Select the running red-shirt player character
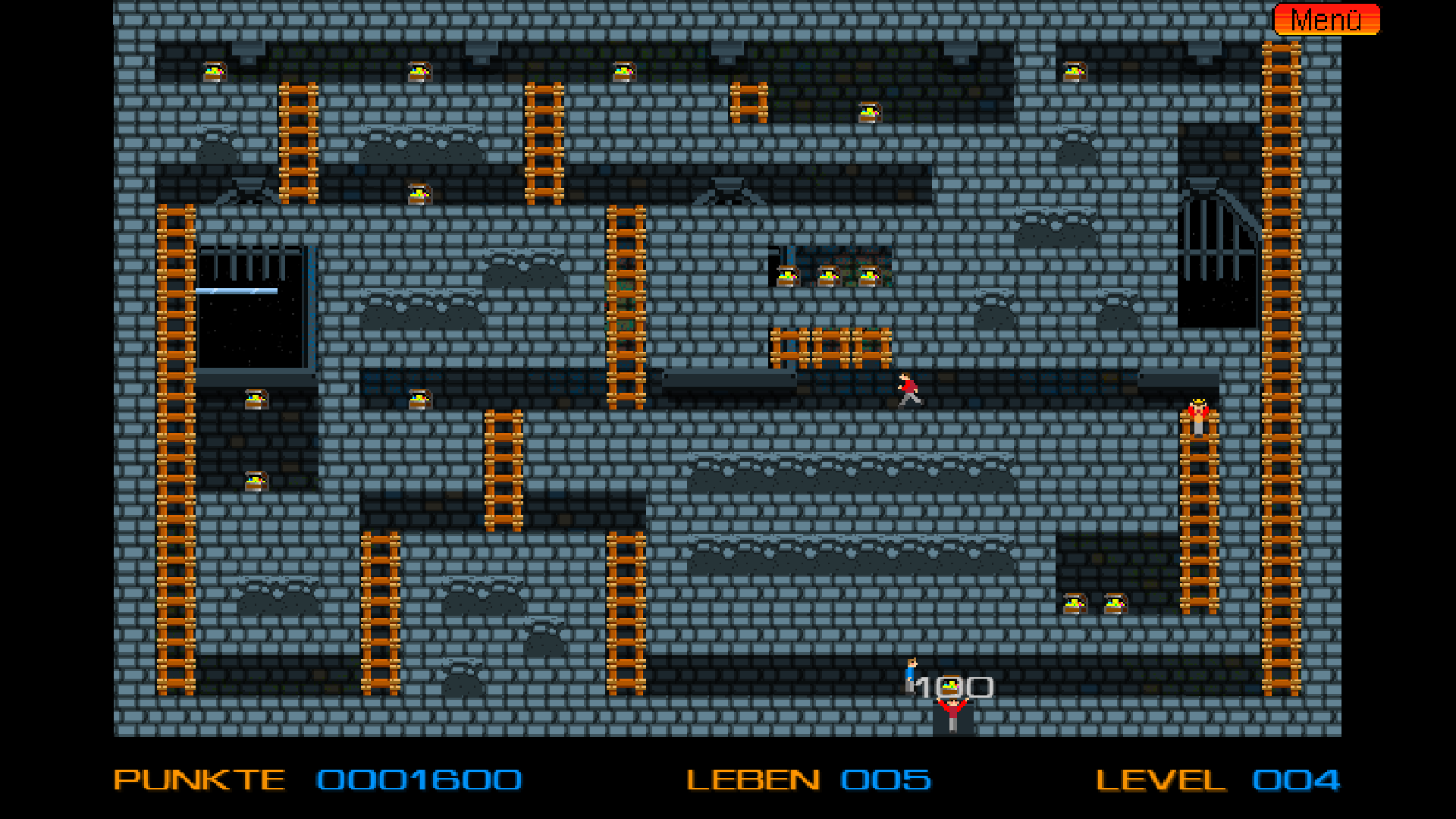This screenshot has height=819, width=1456. coord(908,389)
